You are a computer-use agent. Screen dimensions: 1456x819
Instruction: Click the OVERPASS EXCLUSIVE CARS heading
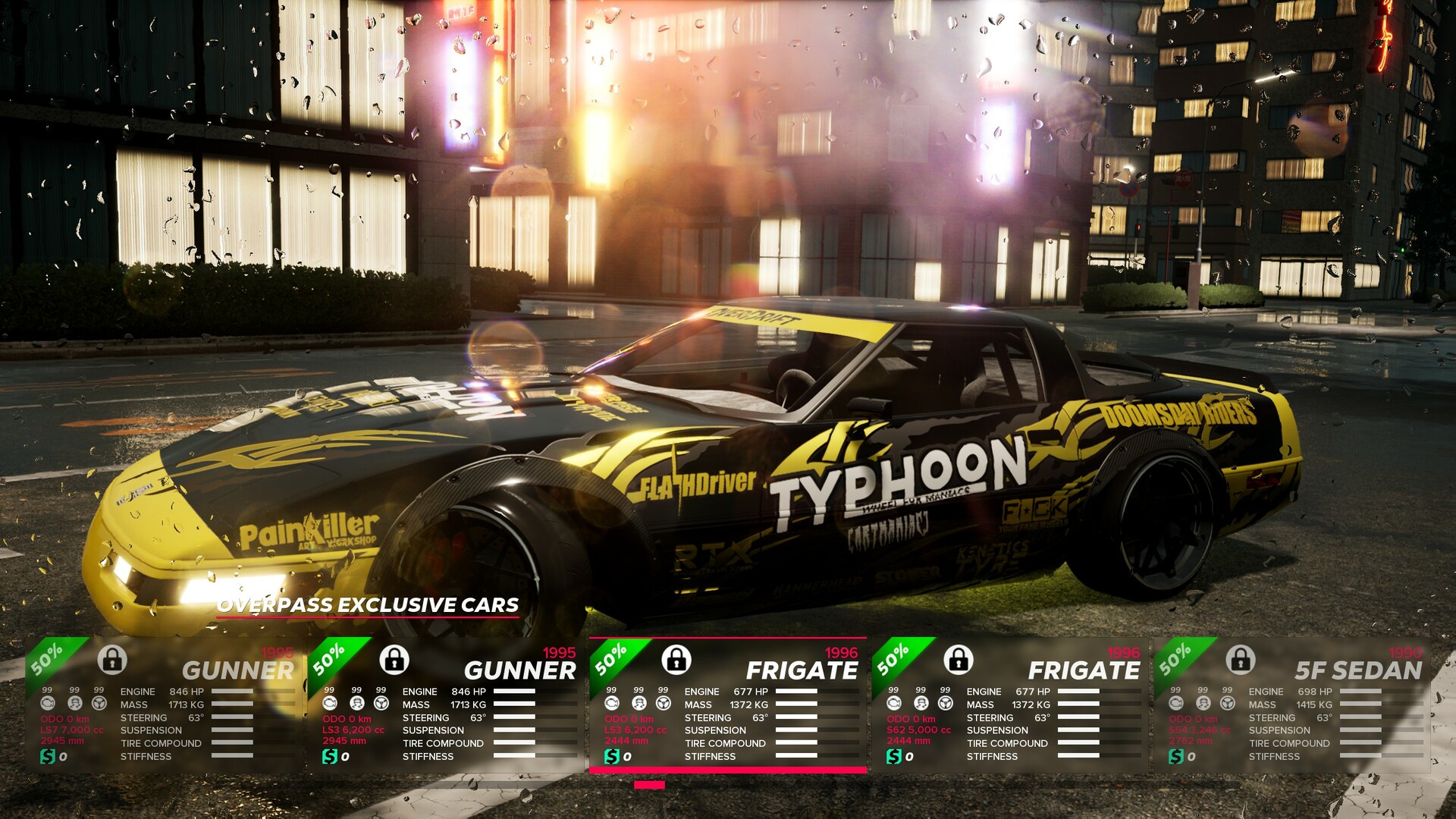[368, 605]
